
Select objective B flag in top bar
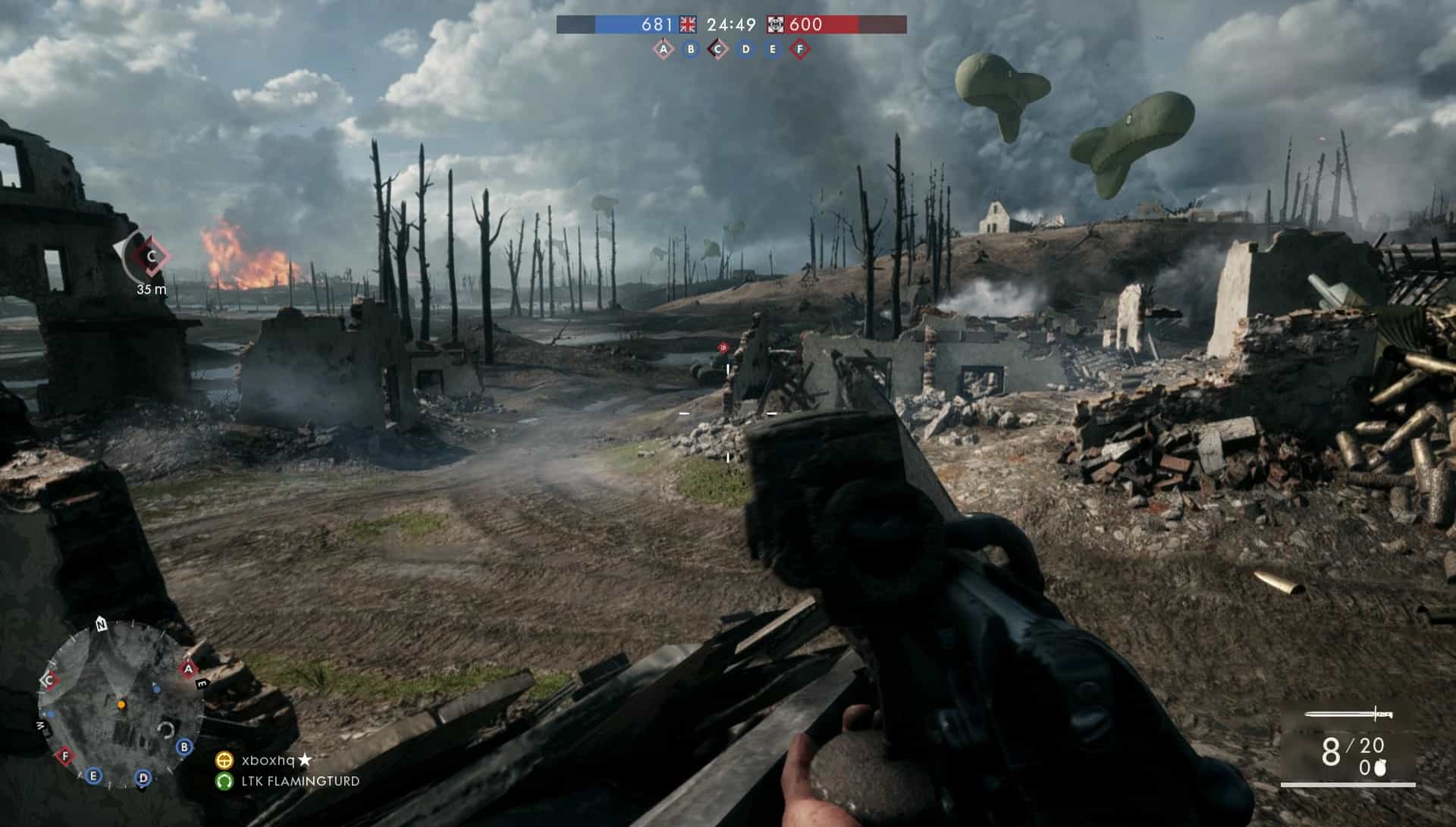tap(691, 49)
